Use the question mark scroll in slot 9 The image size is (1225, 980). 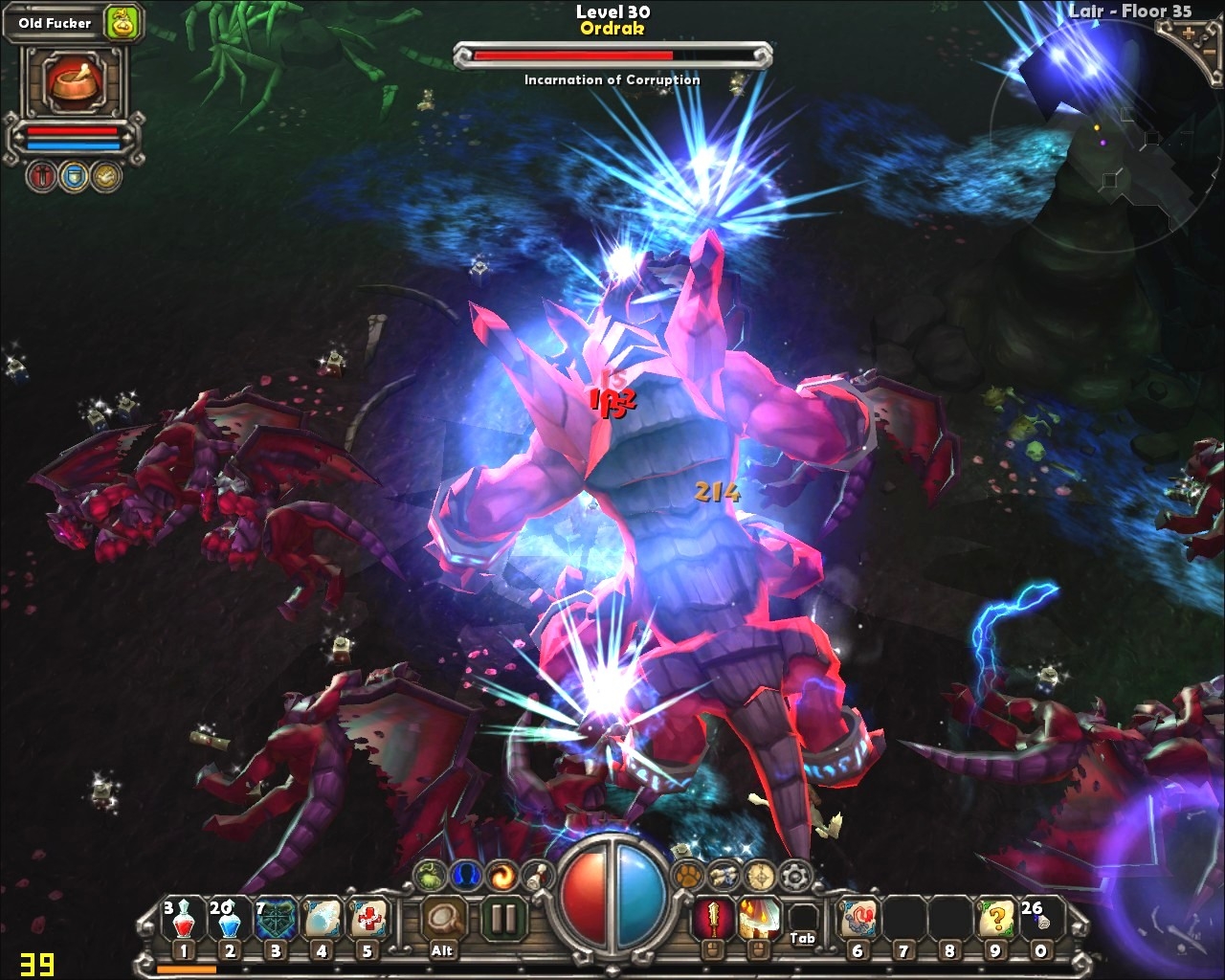click(x=995, y=919)
